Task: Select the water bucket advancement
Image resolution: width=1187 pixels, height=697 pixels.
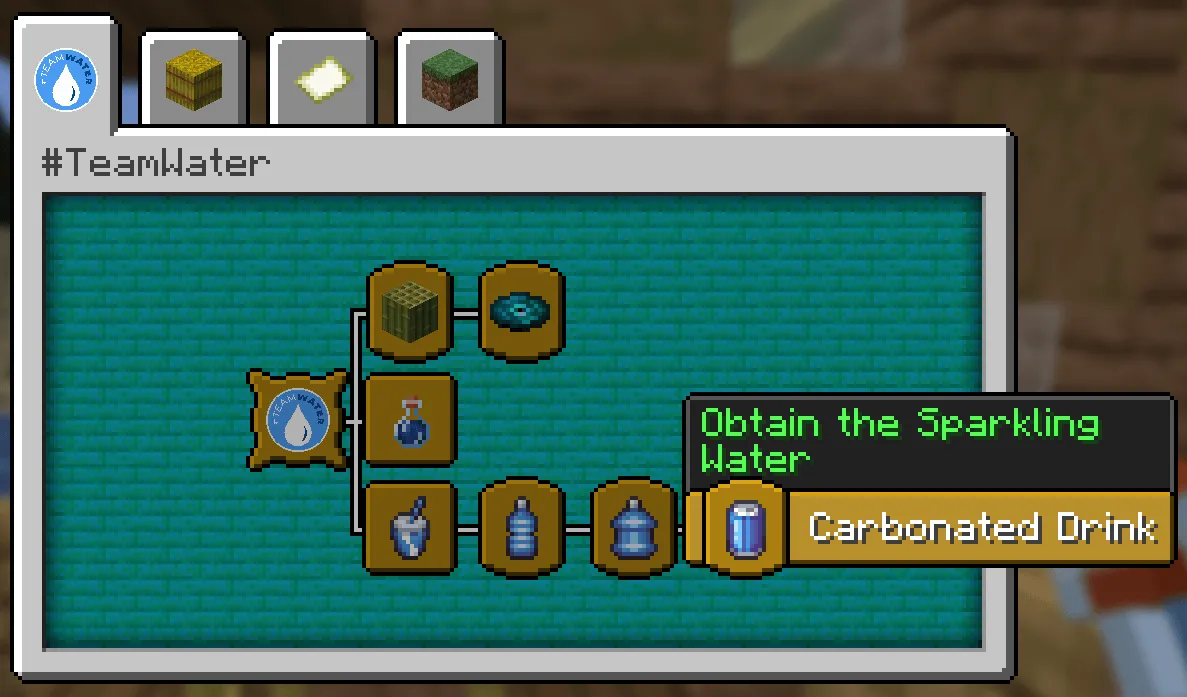Action: click(x=410, y=528)
